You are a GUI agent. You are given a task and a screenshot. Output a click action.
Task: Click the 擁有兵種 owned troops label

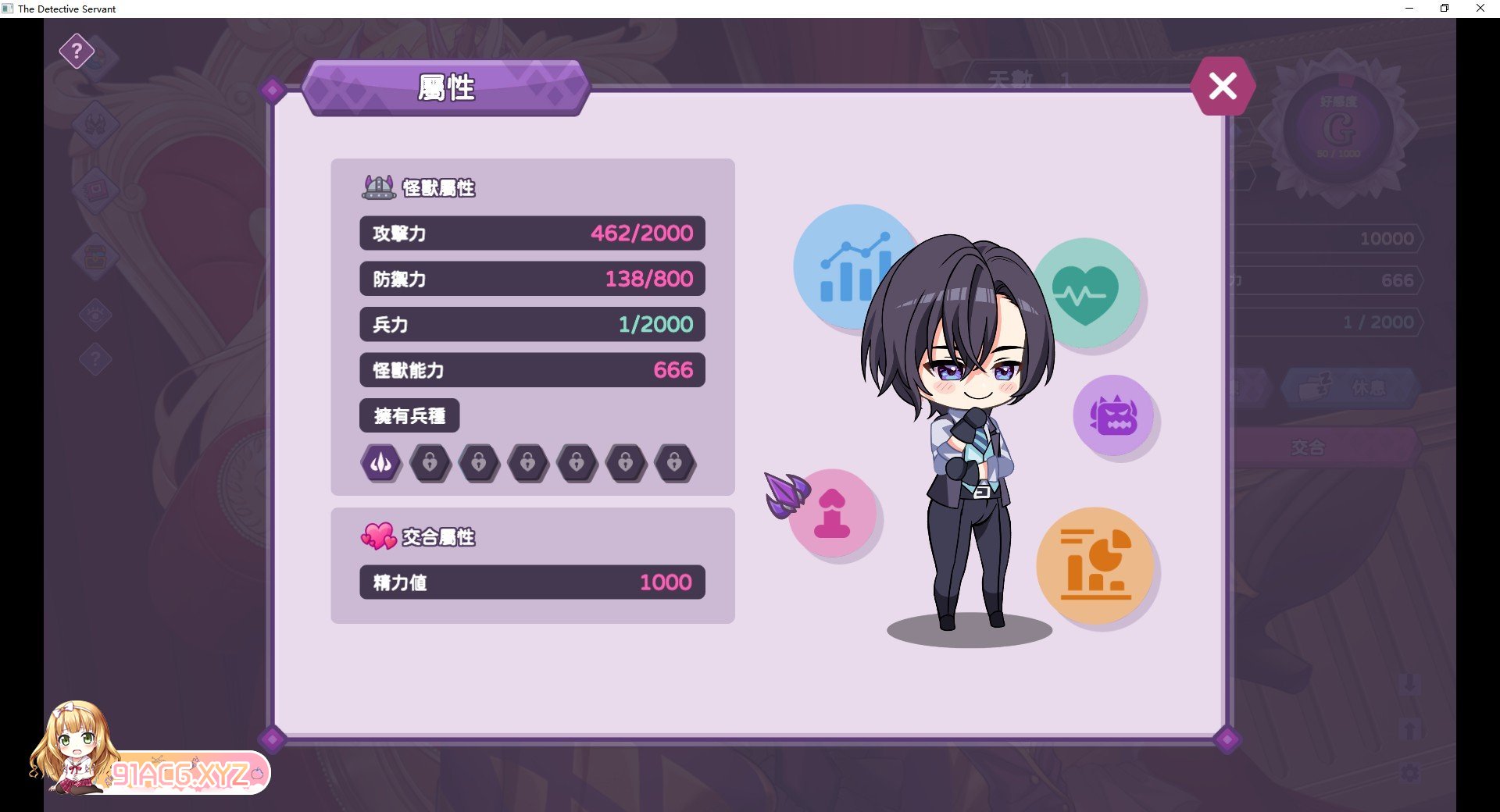click(409, 415)
